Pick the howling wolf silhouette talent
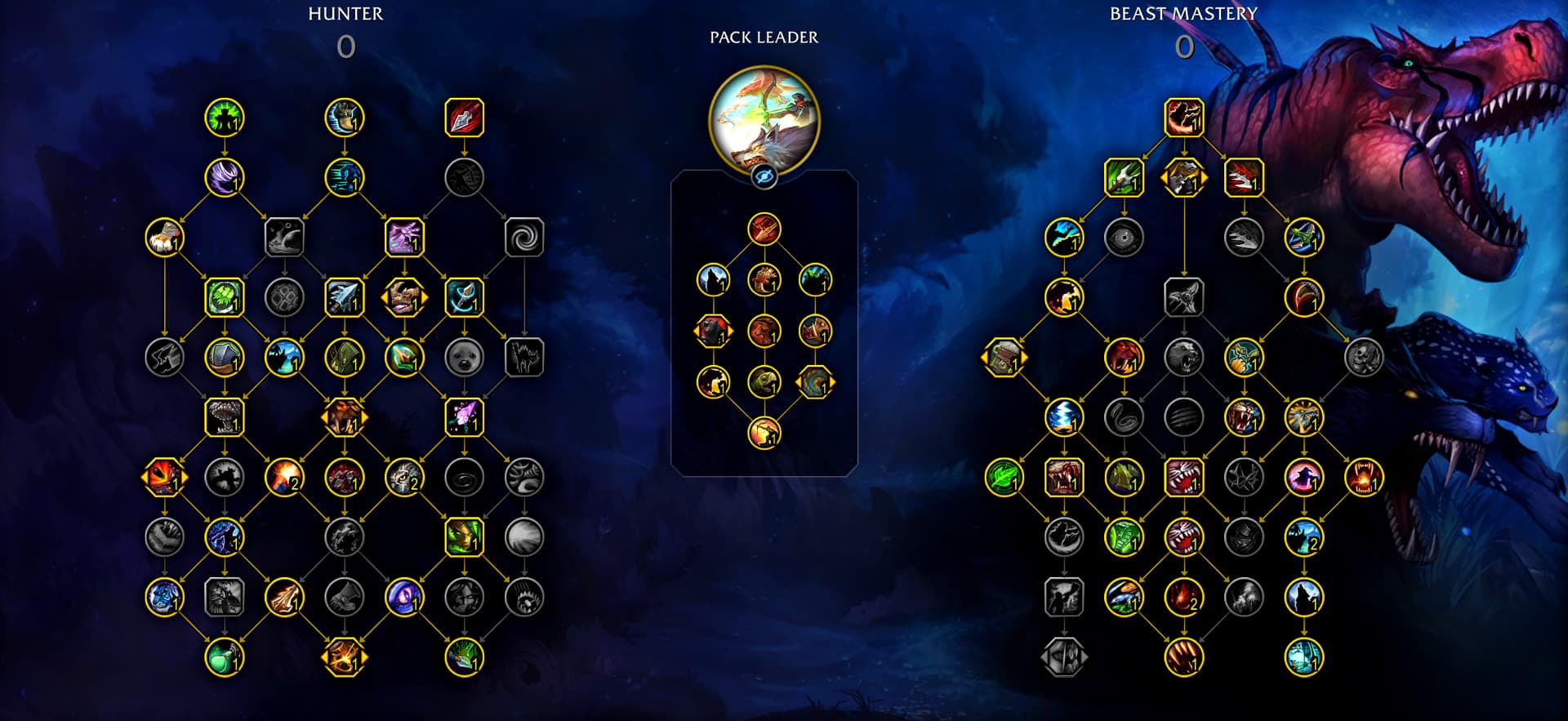Viewport: 1568px width, 721px height. (x=1303, y=598)
